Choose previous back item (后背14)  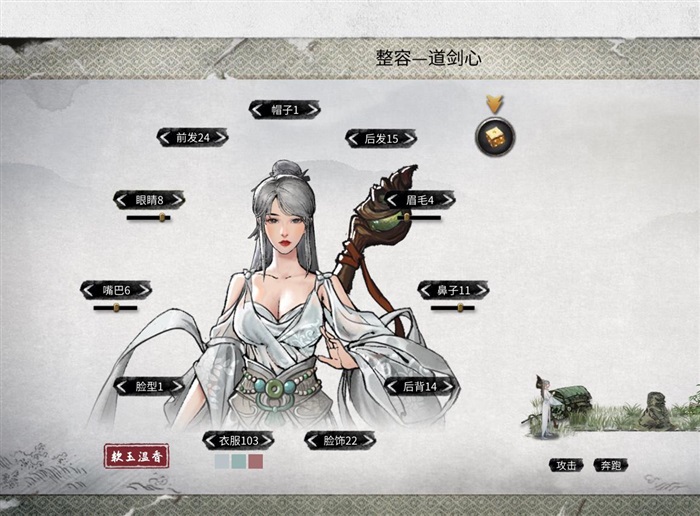click(392, 386)
